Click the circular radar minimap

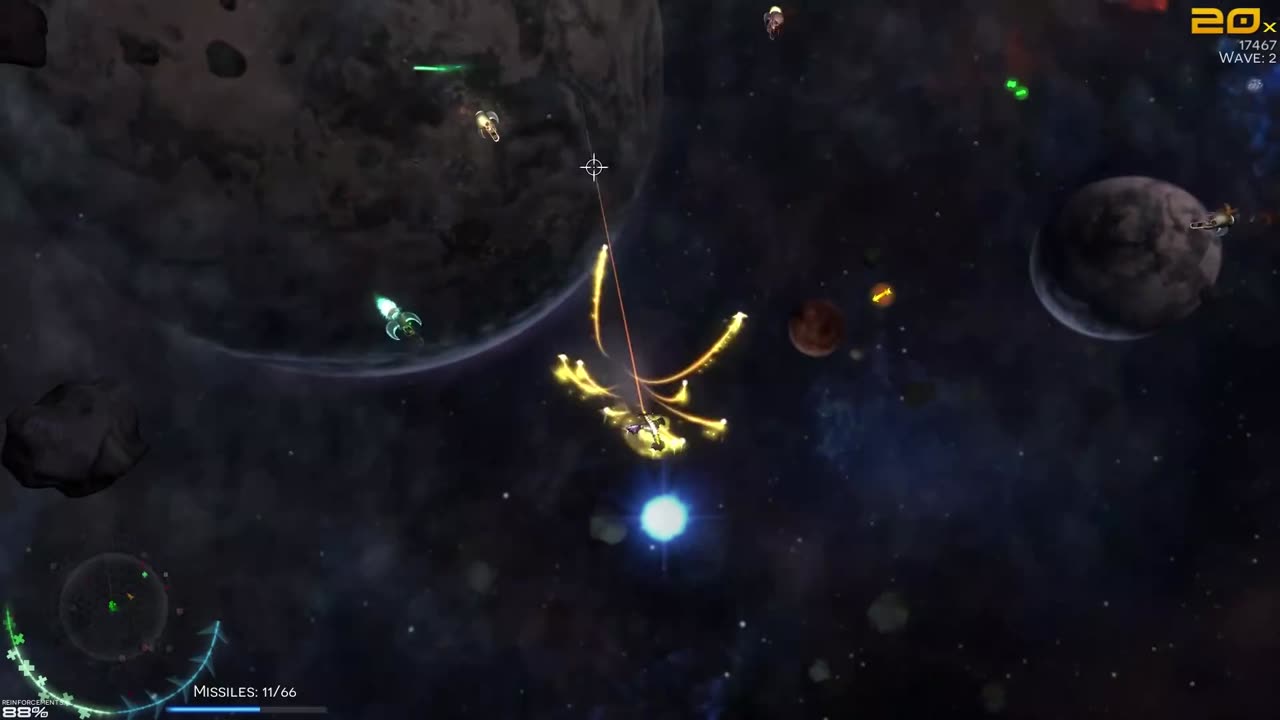coord(113,605)
